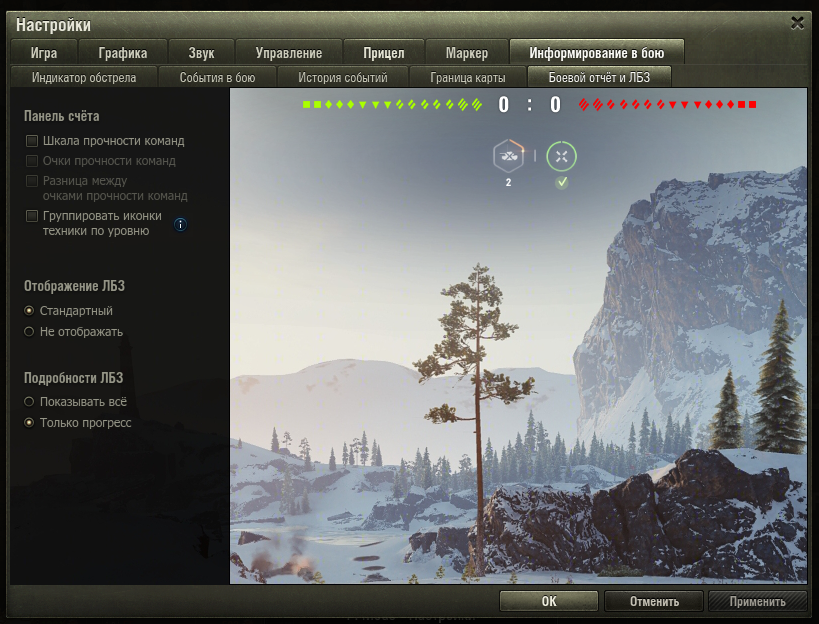Switch to События в бою sub-tab
819x624 pixels.
click(217, 77)
